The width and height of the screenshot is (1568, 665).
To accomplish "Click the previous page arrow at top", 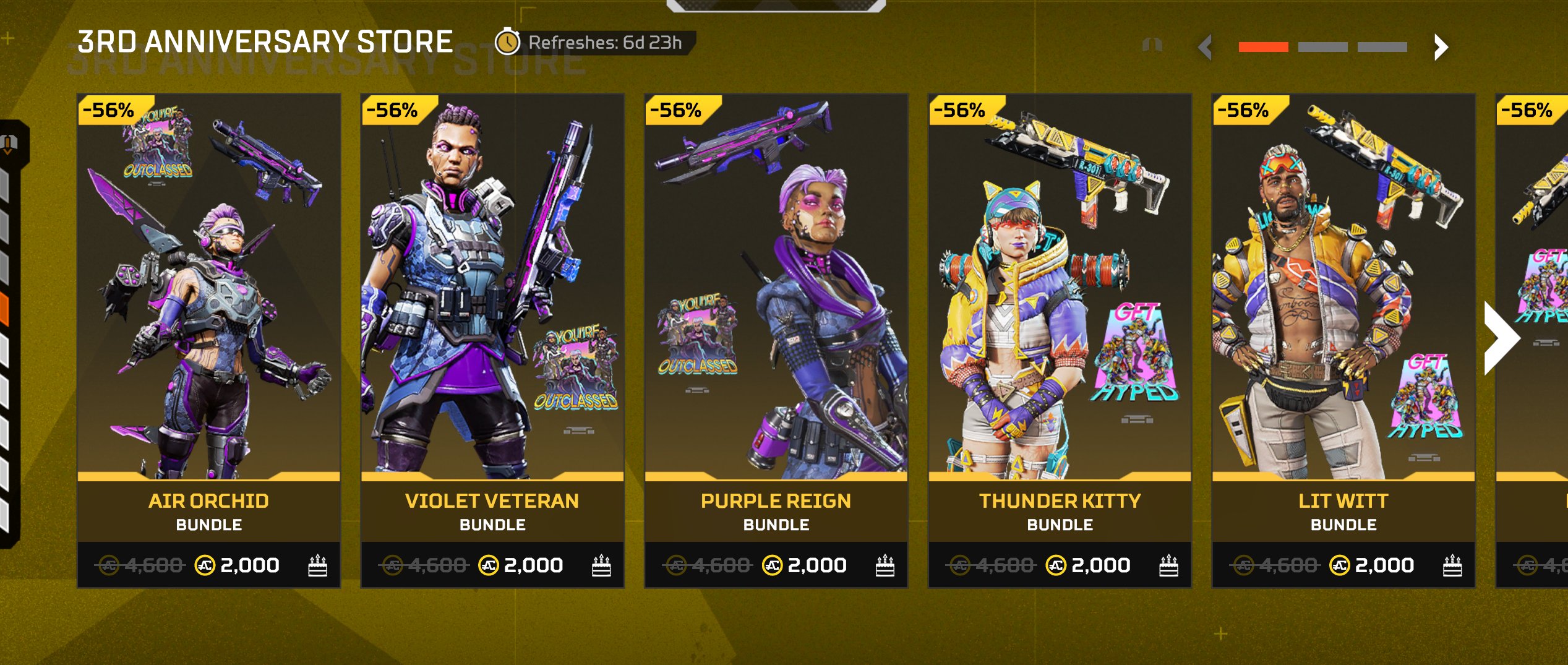I will click(x=1205, y=47).
